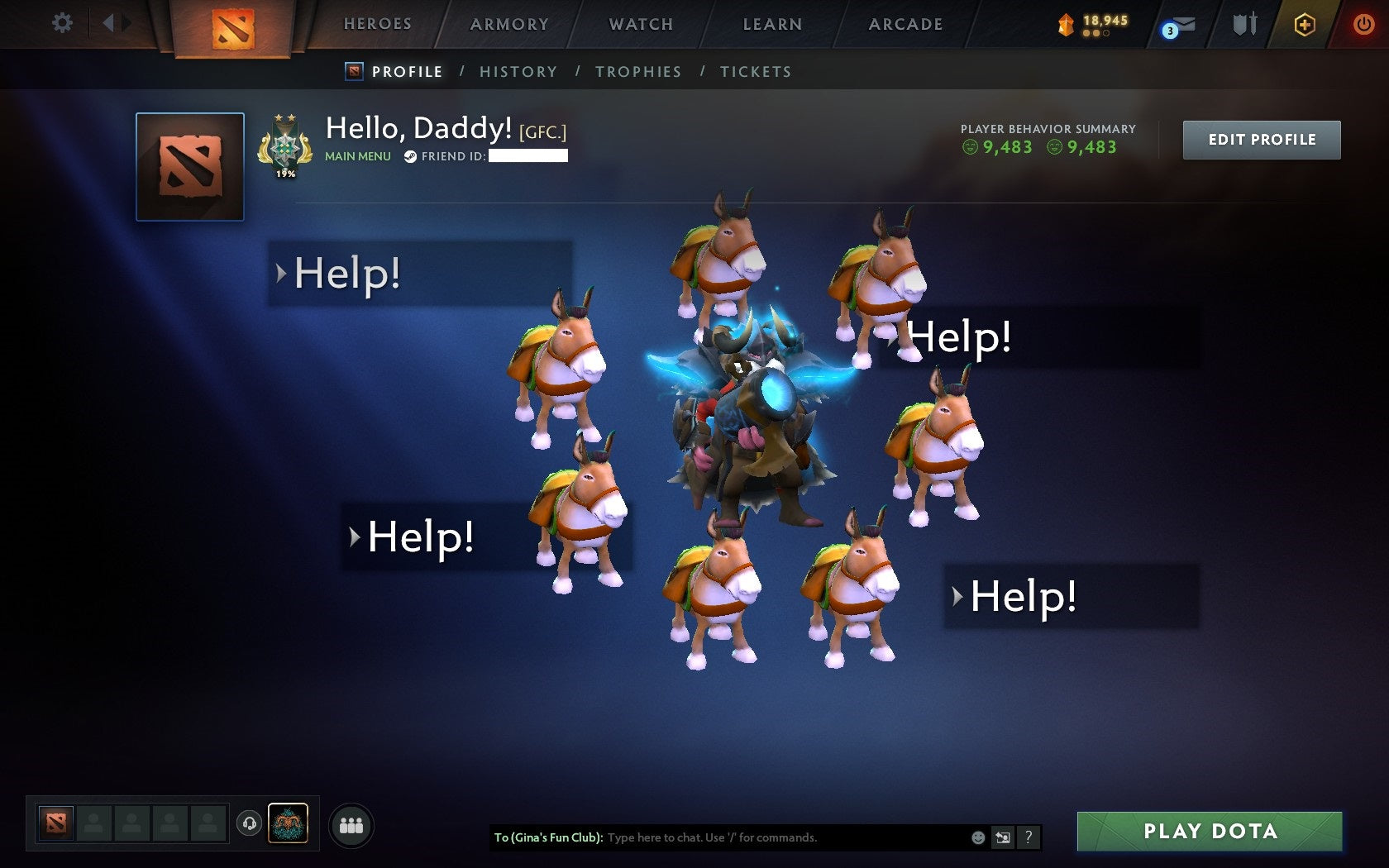The width and height of the screenshot is (1389, 868).
Task: Click the EDIT PROFILE button
Action: click(x=1262, y=140)
